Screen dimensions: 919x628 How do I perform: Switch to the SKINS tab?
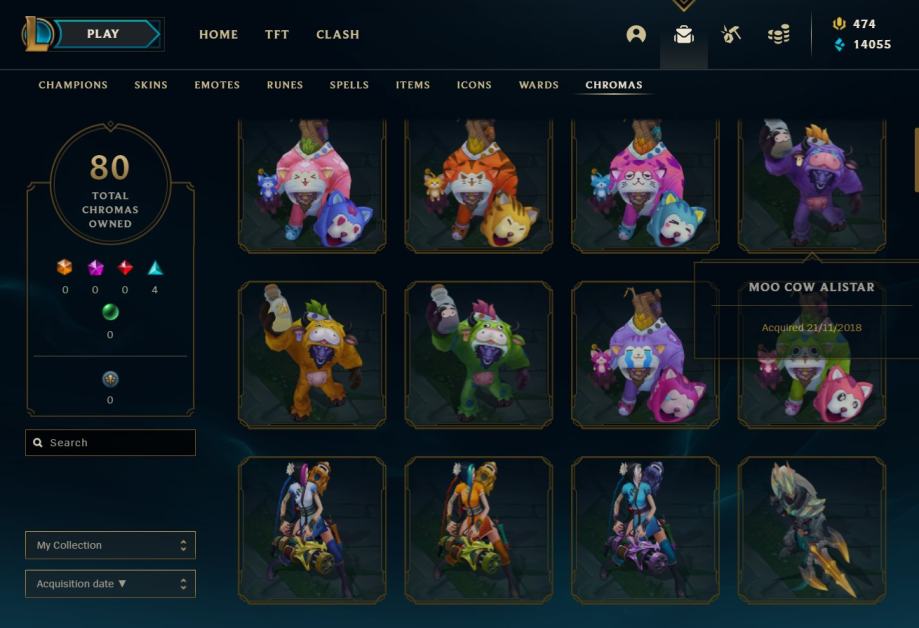151,85
